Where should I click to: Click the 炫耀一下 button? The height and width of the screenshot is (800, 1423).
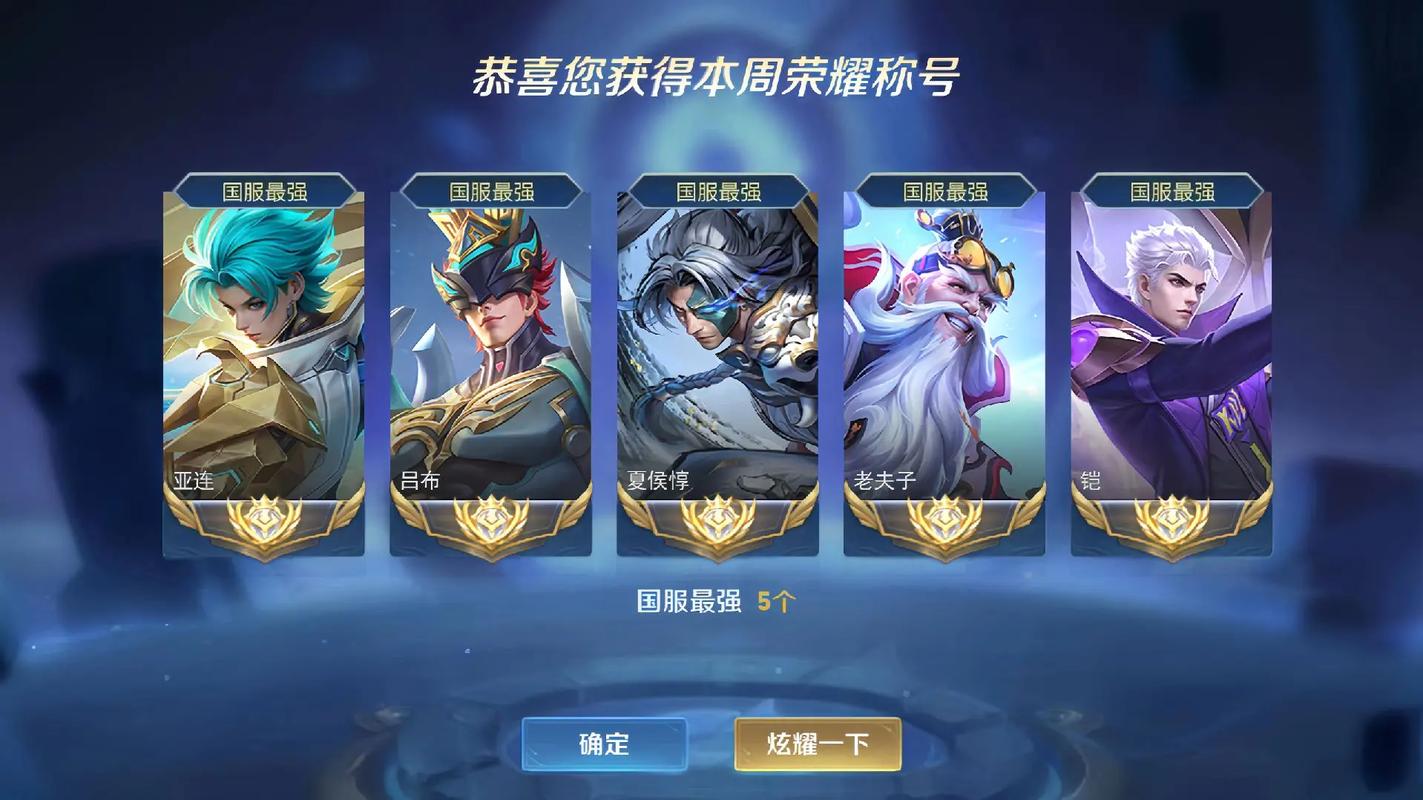(x=817, y=744)
